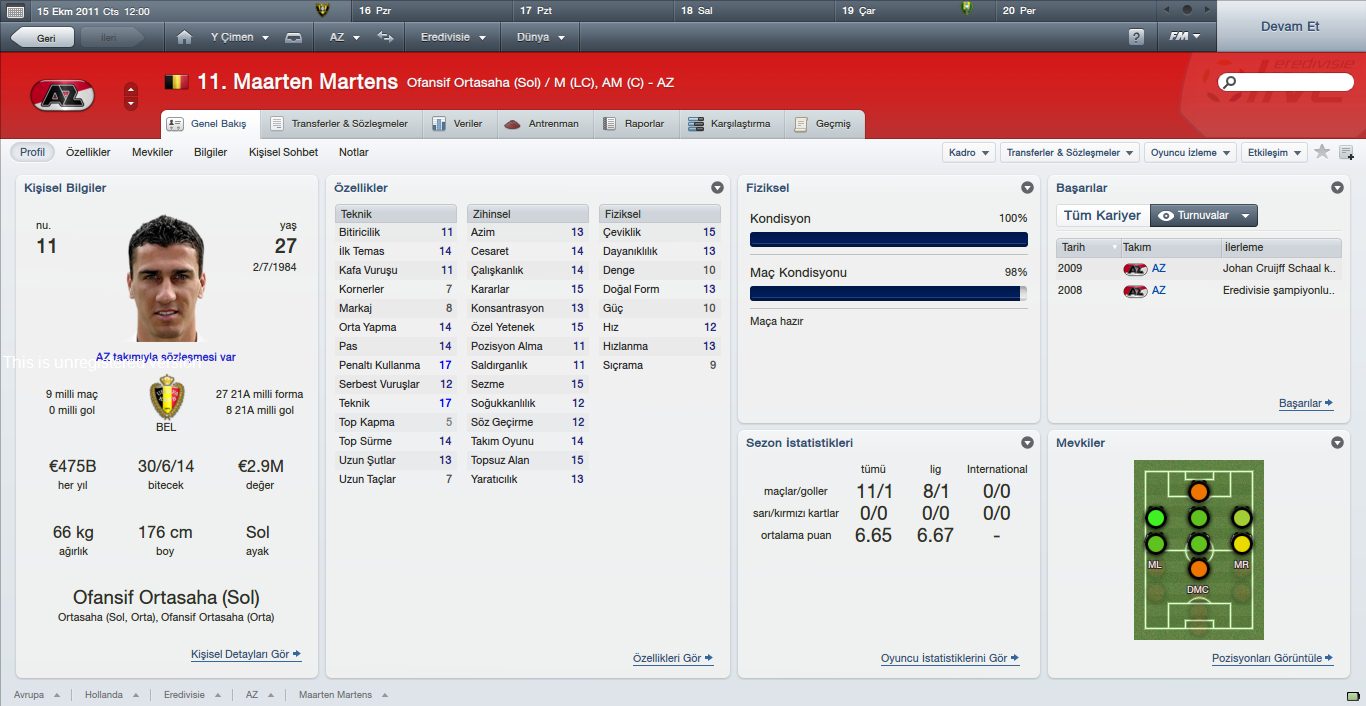Open the home screen icon
Image resolution: width=1366 pixels, height=706 pixels.
[184, 37]
